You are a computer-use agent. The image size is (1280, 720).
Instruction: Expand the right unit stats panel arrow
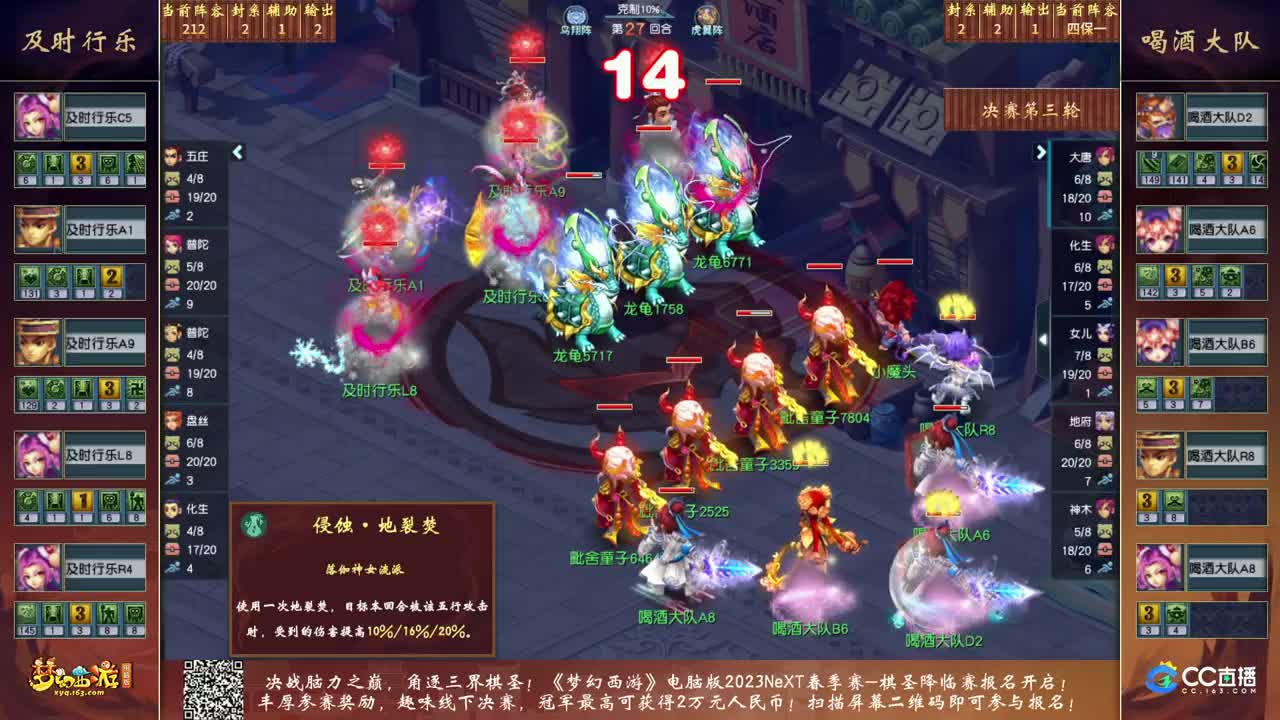point(1042,153)
